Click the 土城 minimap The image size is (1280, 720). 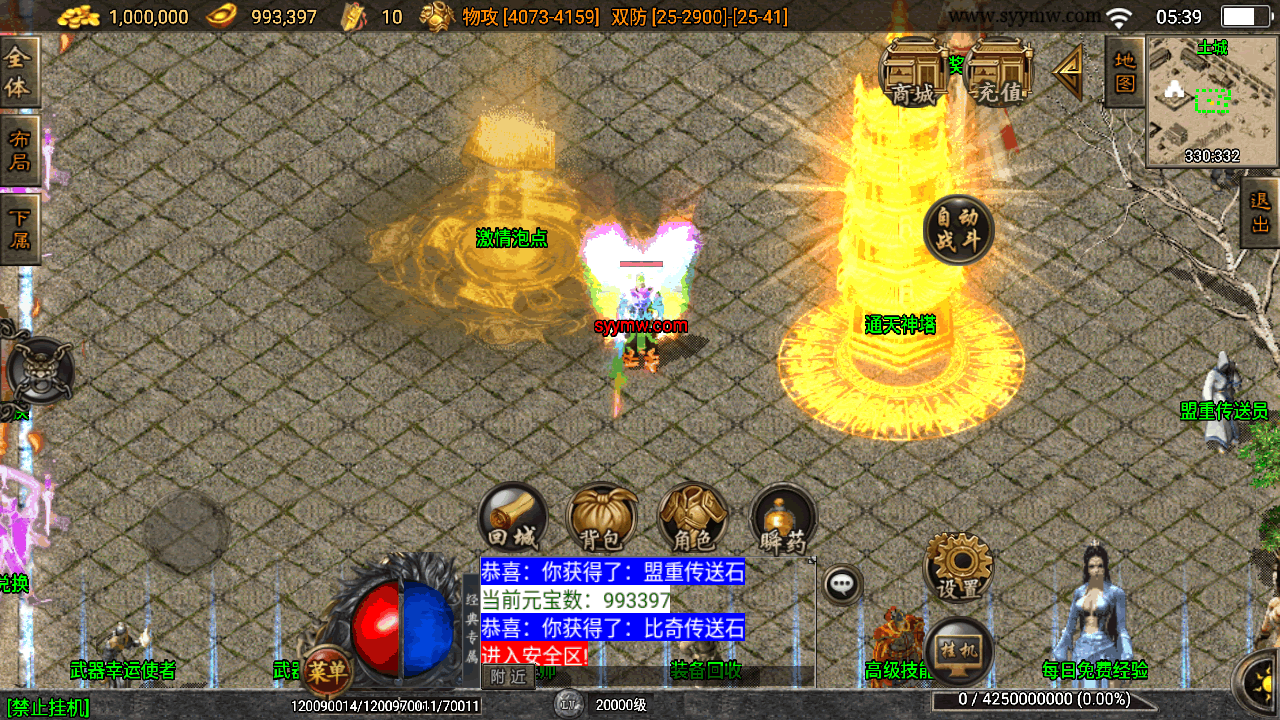[1212, 101]
